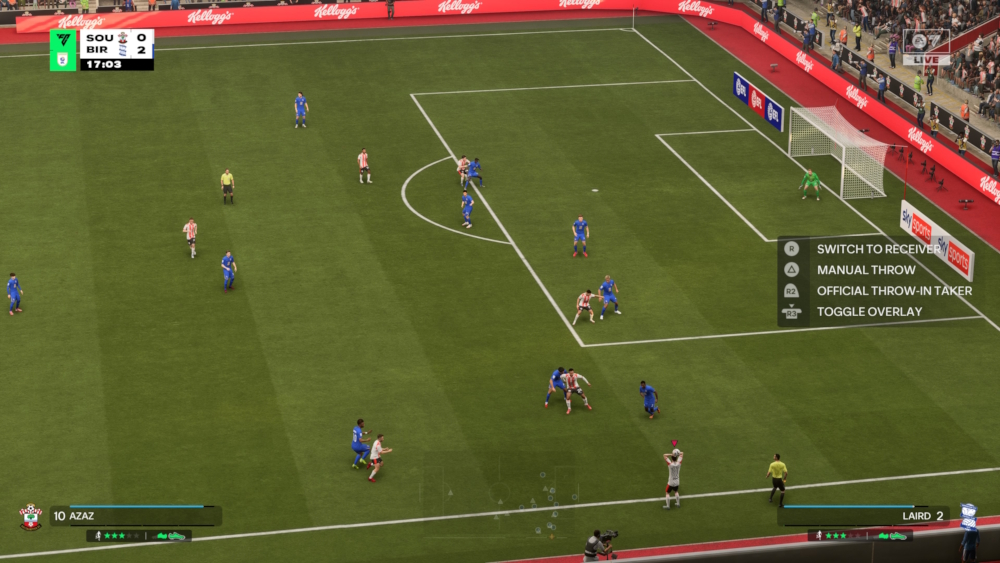Click the Birmingham crest beside LAIRD
Image resolution: width=1000 pixels, height=563 pixels.
pyautogui.click(x=968, y=515)
